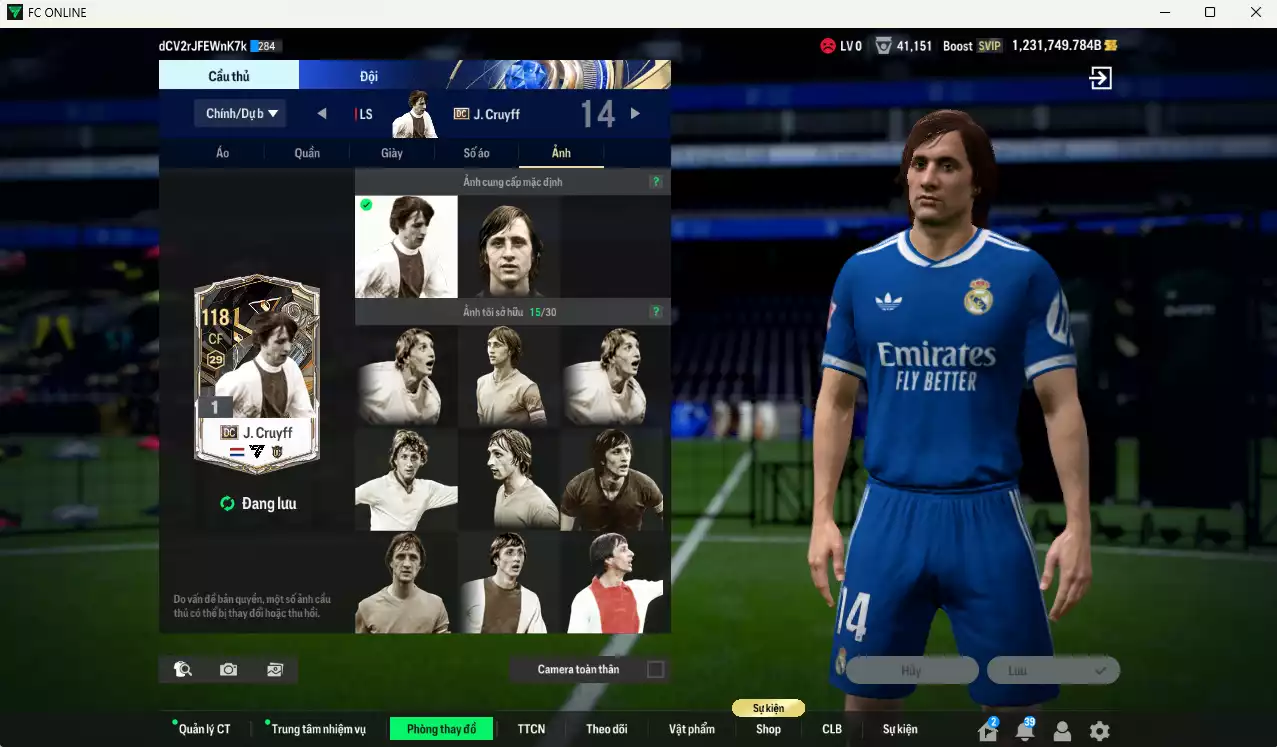Screen dimensions: 1277x747
Task: Close the FC ONLINE window
Action: [1256, 12]
